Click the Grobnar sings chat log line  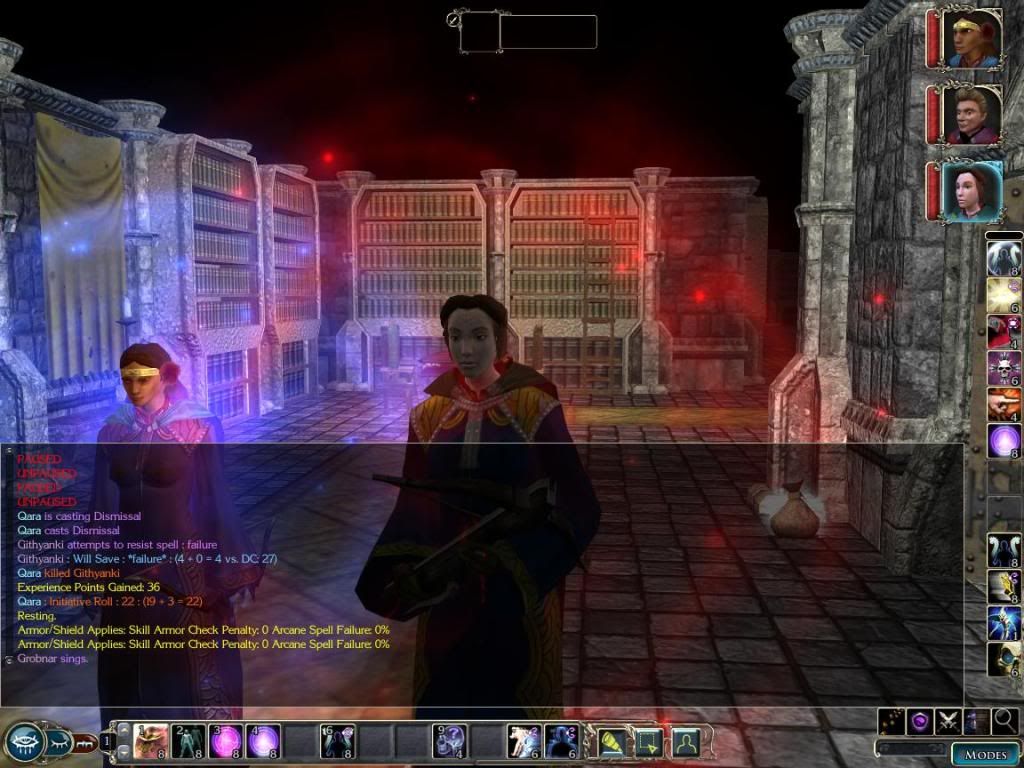[53, 659]
